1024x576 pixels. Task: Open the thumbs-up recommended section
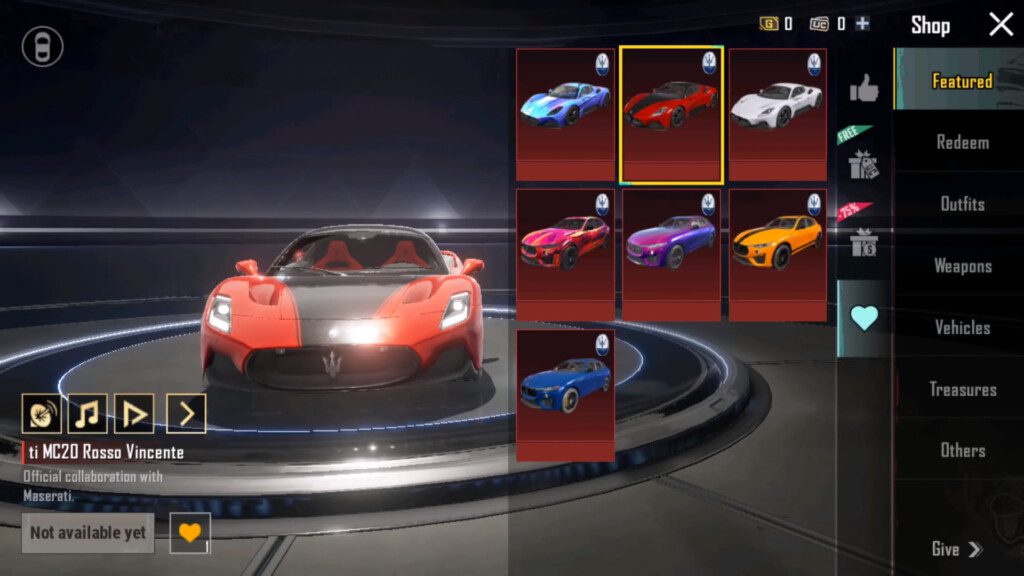pyautogui.click(x=864, y=90)
